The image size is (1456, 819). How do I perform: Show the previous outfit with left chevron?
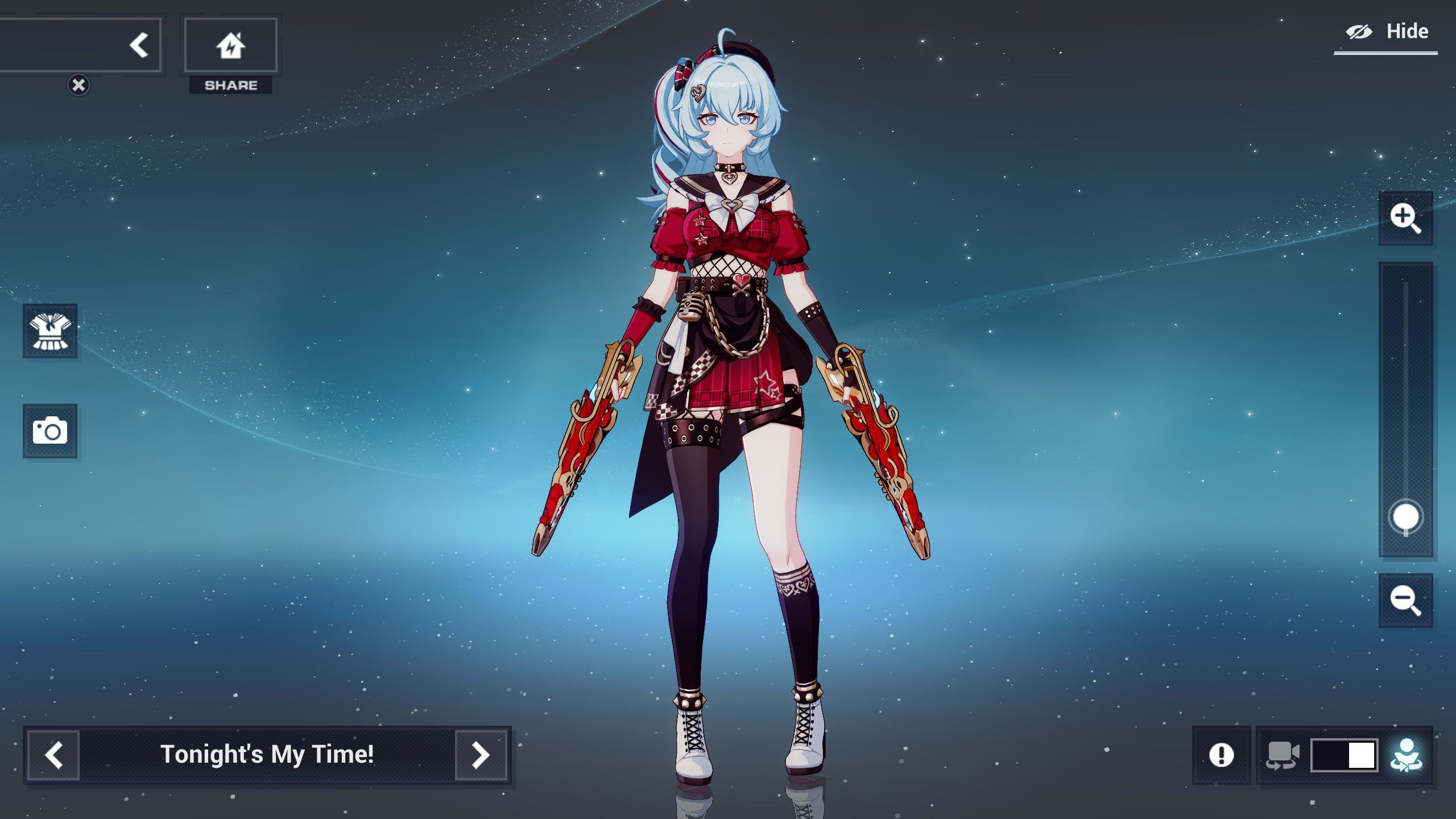point(54,756)
